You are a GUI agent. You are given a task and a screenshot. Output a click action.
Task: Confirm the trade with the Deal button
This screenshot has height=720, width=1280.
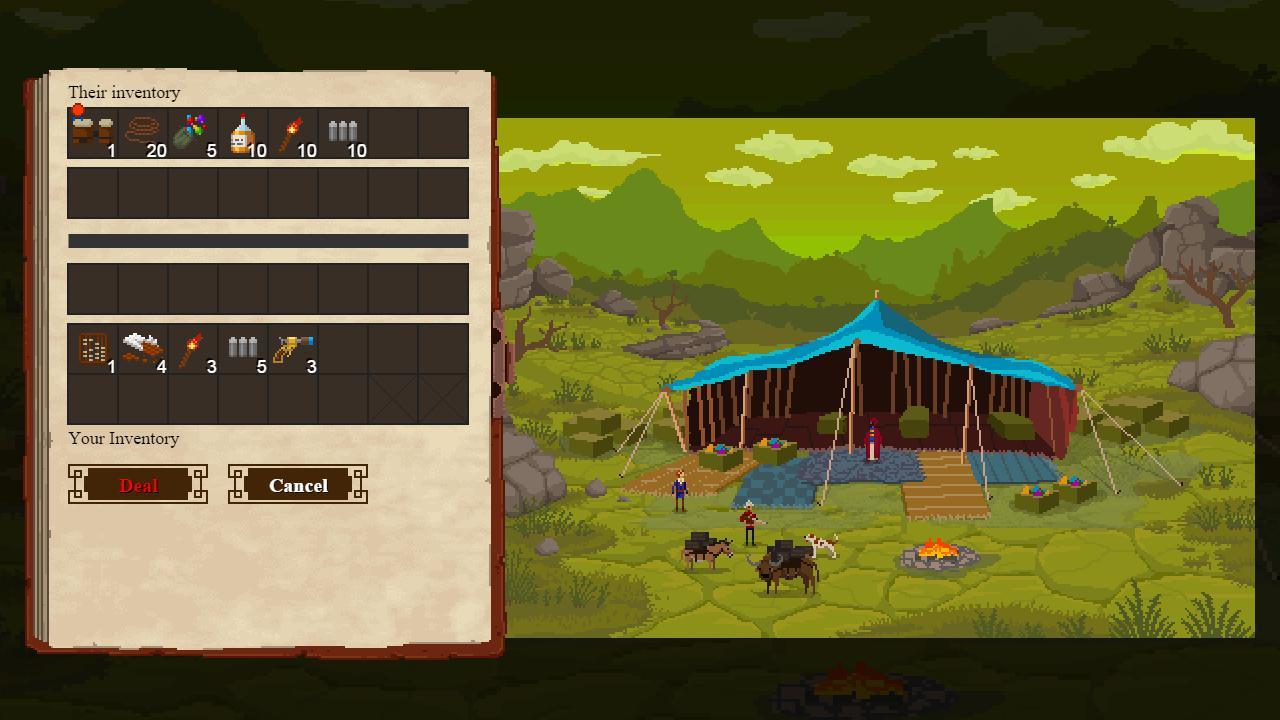(138, 485)
